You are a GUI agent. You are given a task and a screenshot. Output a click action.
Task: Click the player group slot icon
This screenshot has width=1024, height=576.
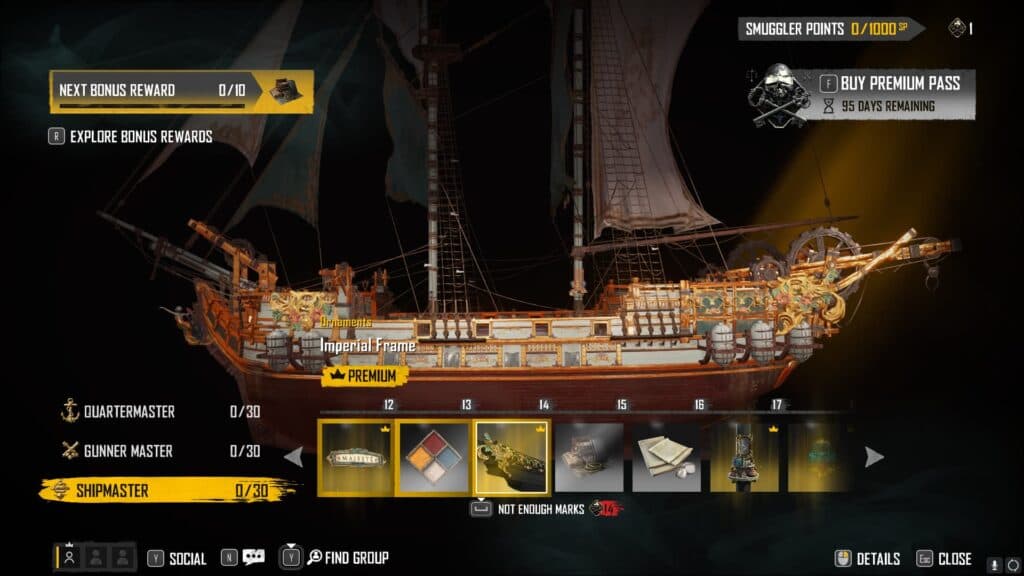(x=70, y=557)
